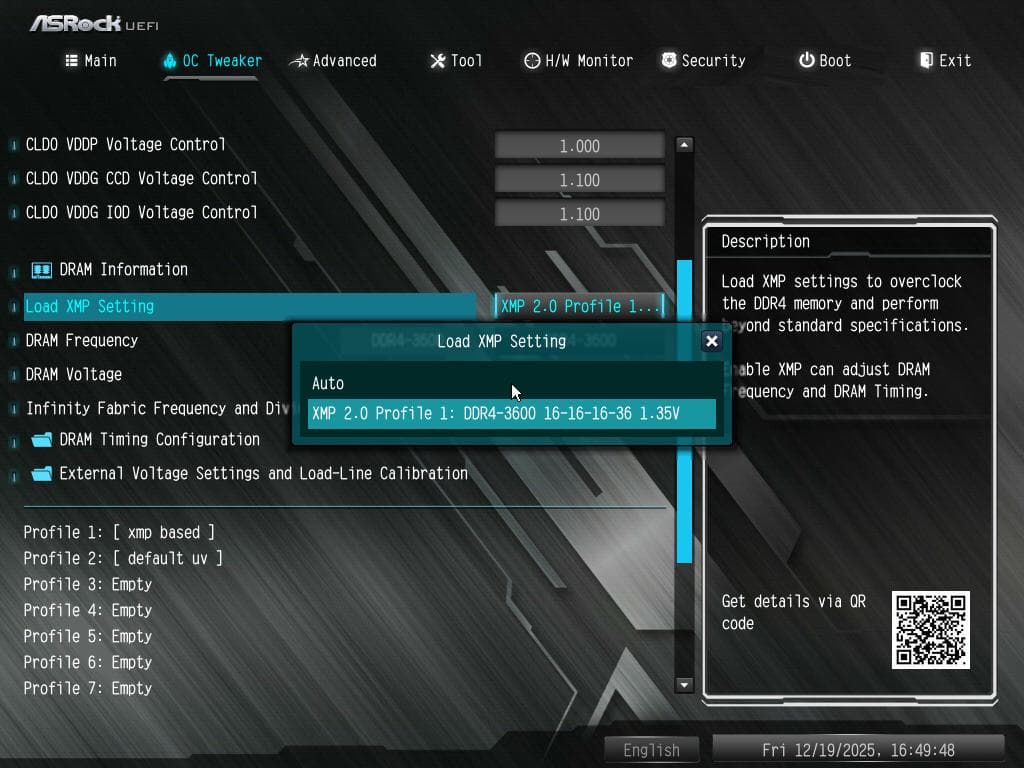Click the scrollbar's up arrow
The height and width of the screenshot is (768, 1024).
click(x=685, y=145)
